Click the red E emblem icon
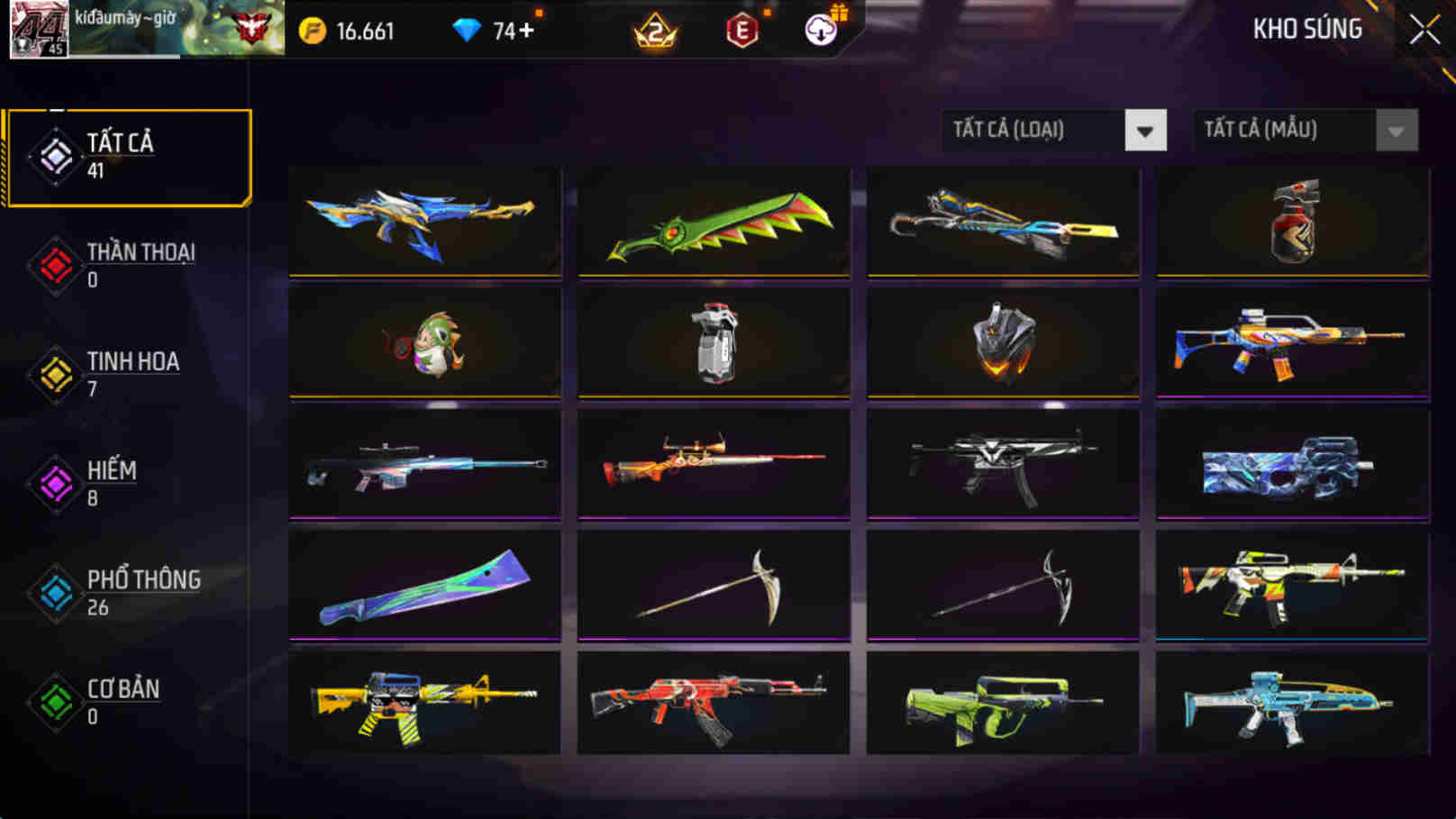1456x819 pixels. pyautogui.click(x=740, y=30)
